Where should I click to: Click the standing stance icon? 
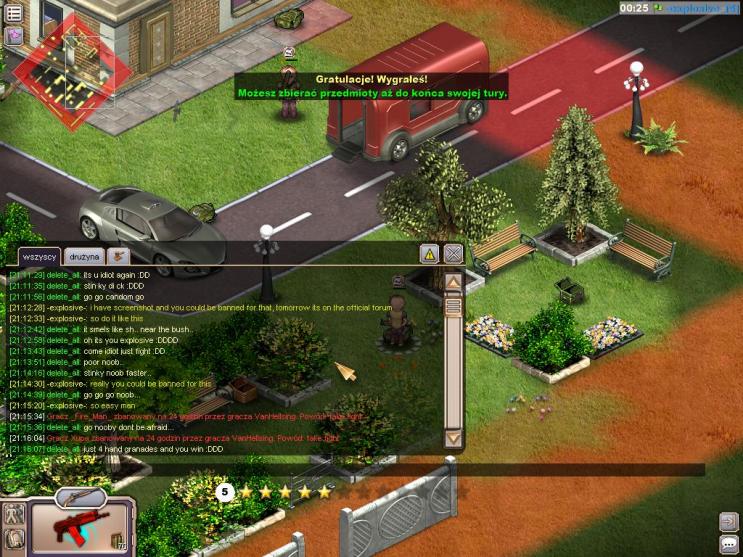pos(14,516)
